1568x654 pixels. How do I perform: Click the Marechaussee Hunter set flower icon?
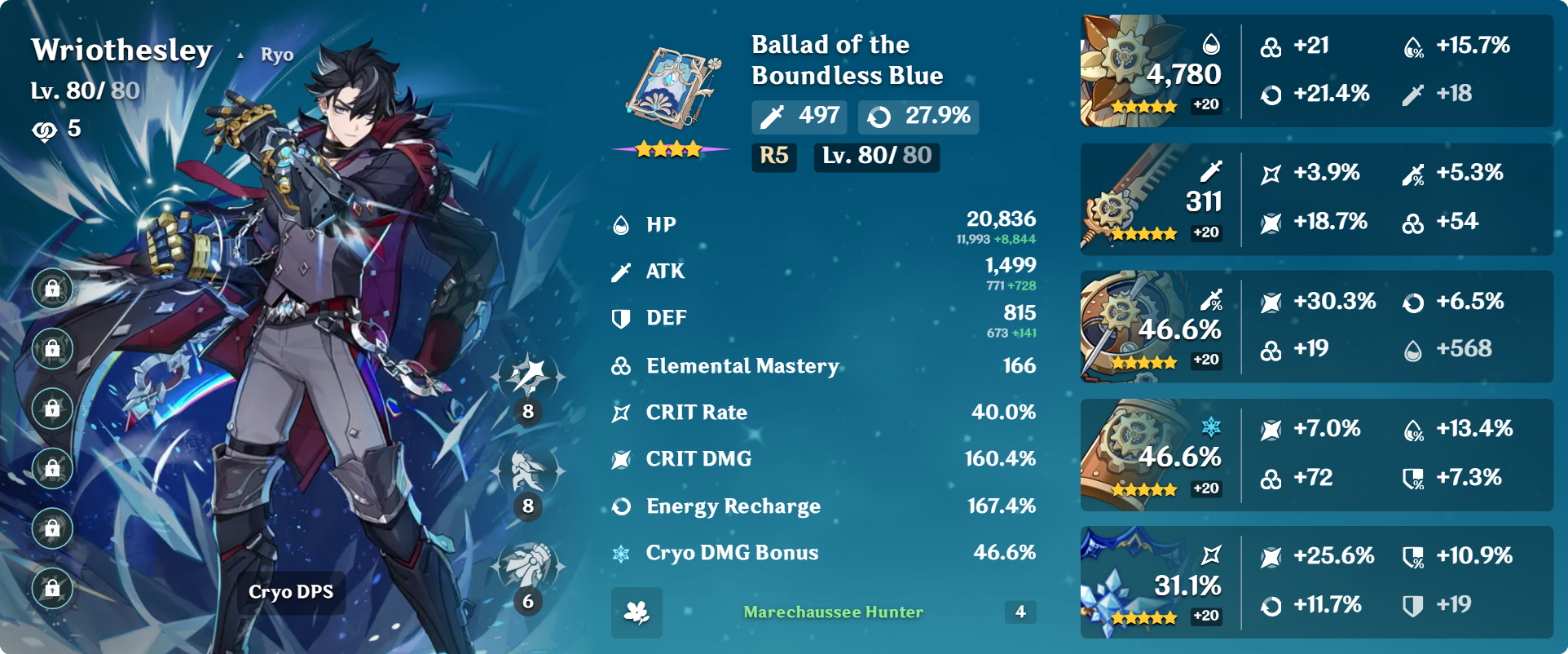click(x=636, y=612)
